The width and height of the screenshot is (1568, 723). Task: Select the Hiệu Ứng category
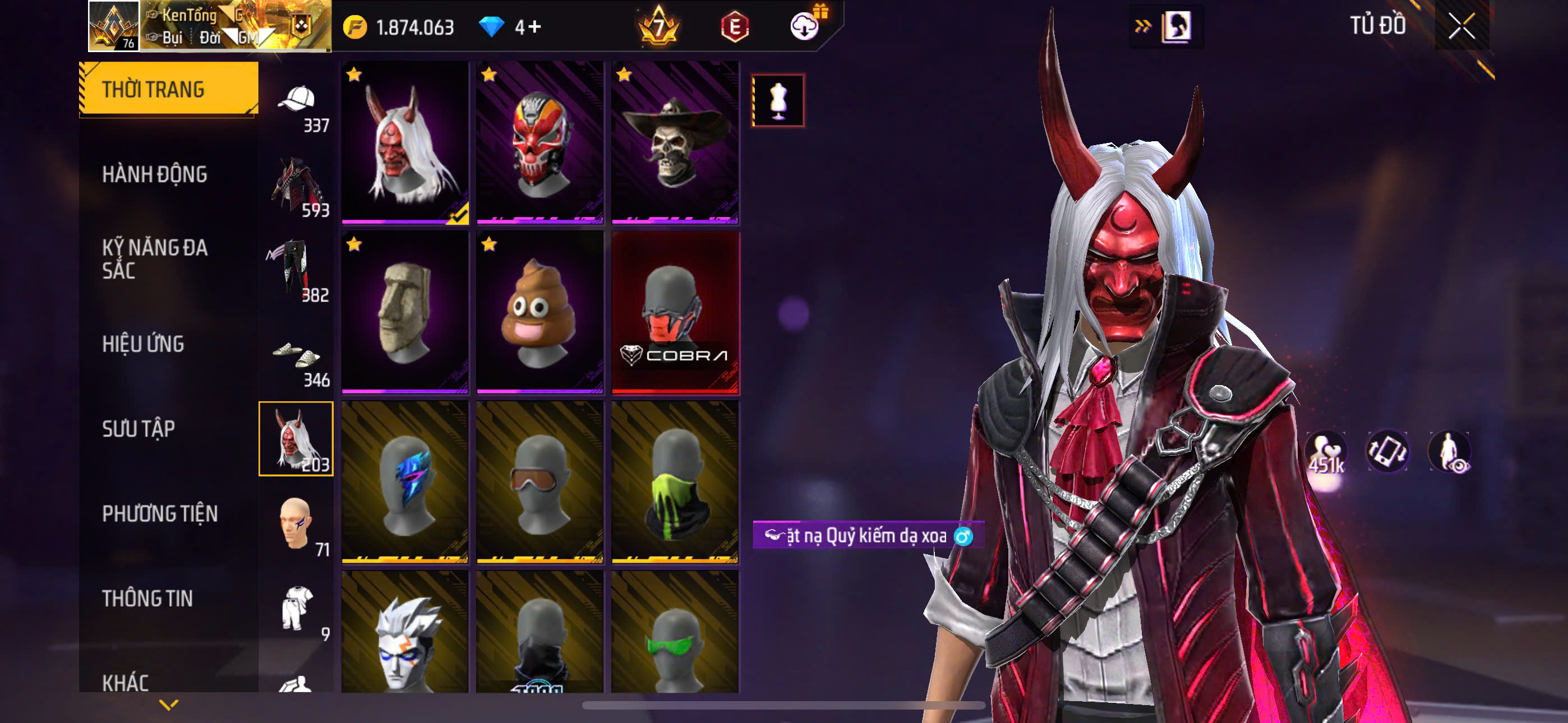(x=143, y=344)
